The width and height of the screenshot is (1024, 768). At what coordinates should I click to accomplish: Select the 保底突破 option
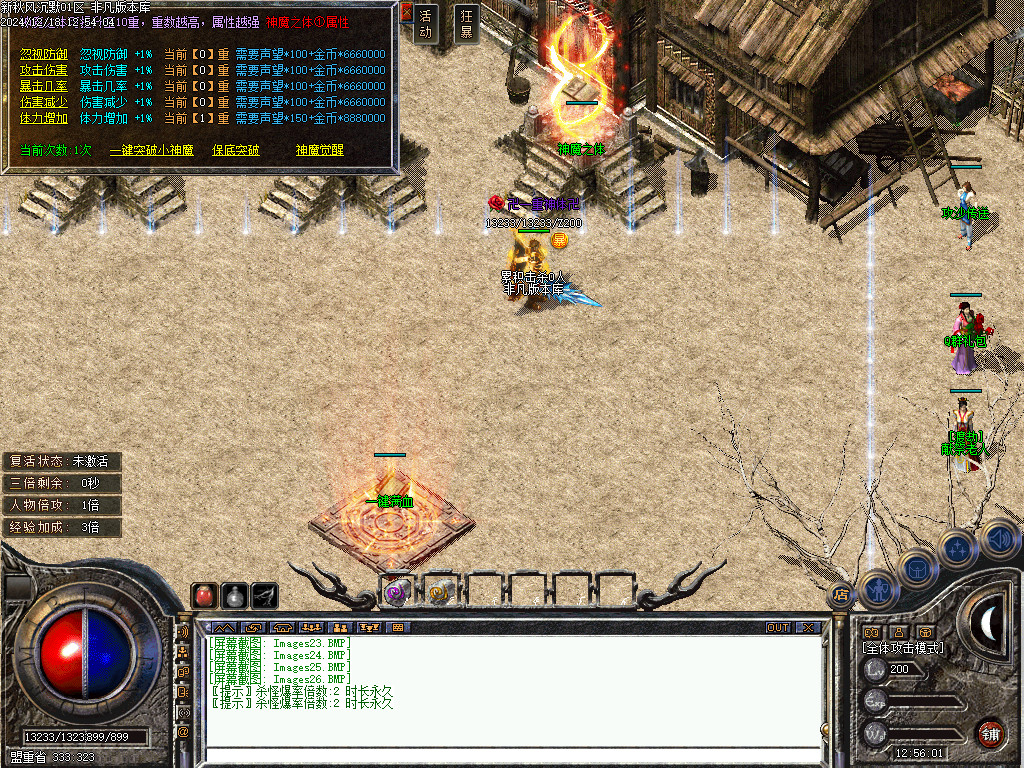(235, 150)
